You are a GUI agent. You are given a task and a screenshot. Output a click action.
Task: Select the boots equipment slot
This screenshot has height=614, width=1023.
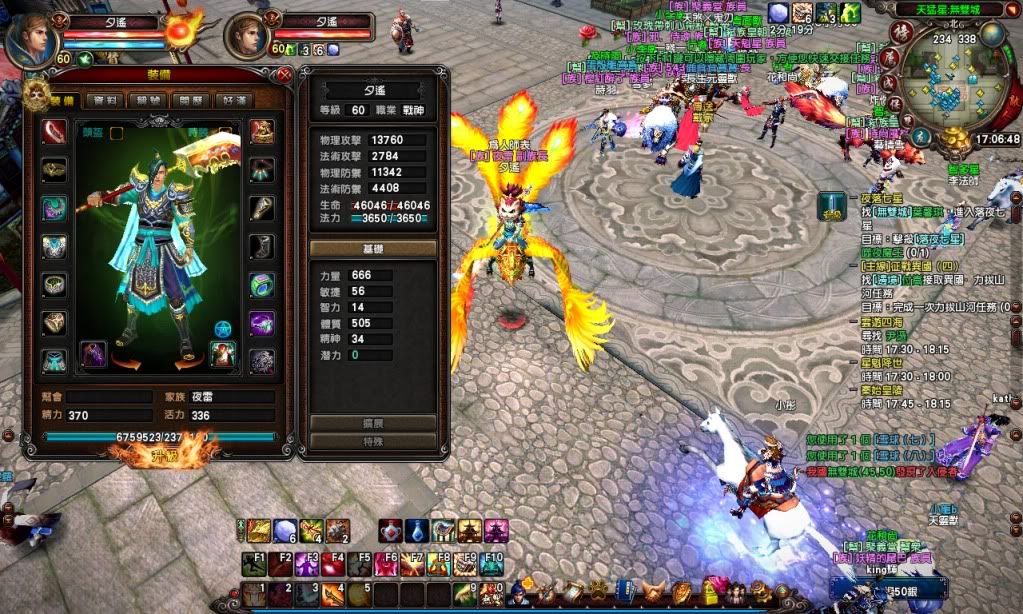click(x=262, y=246)
